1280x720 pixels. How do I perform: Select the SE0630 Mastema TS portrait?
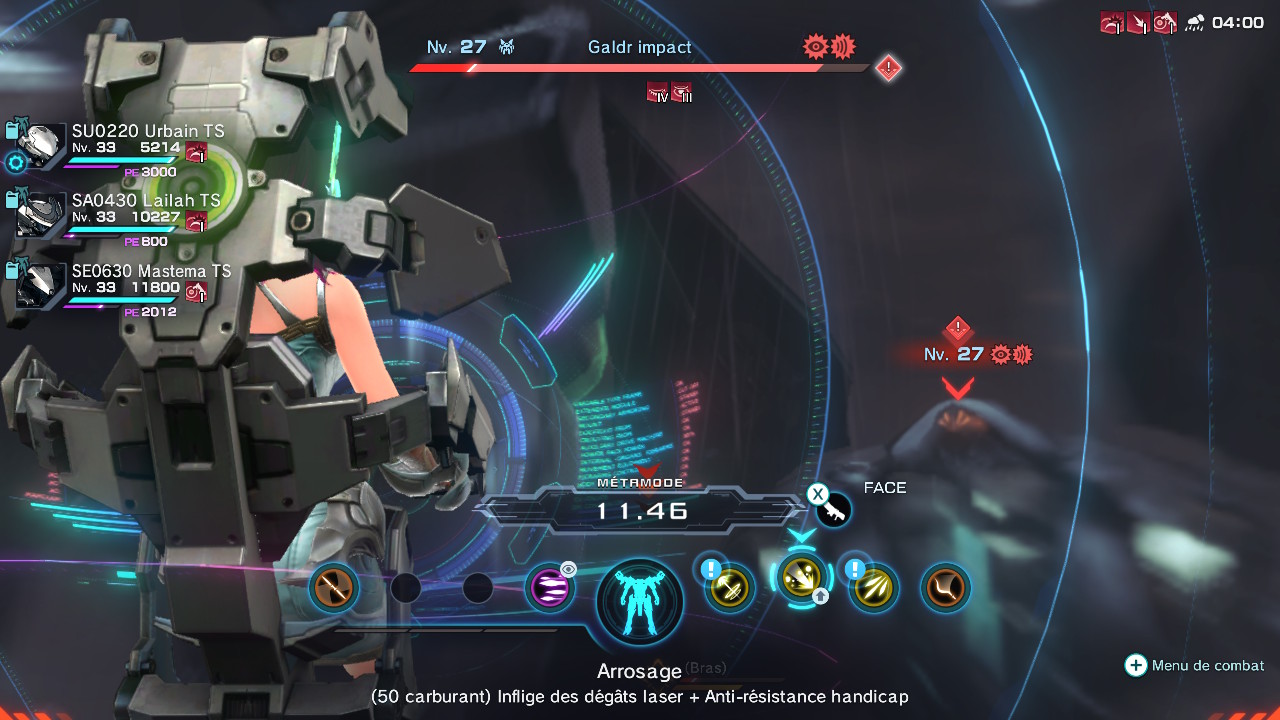tap(41, 284)
